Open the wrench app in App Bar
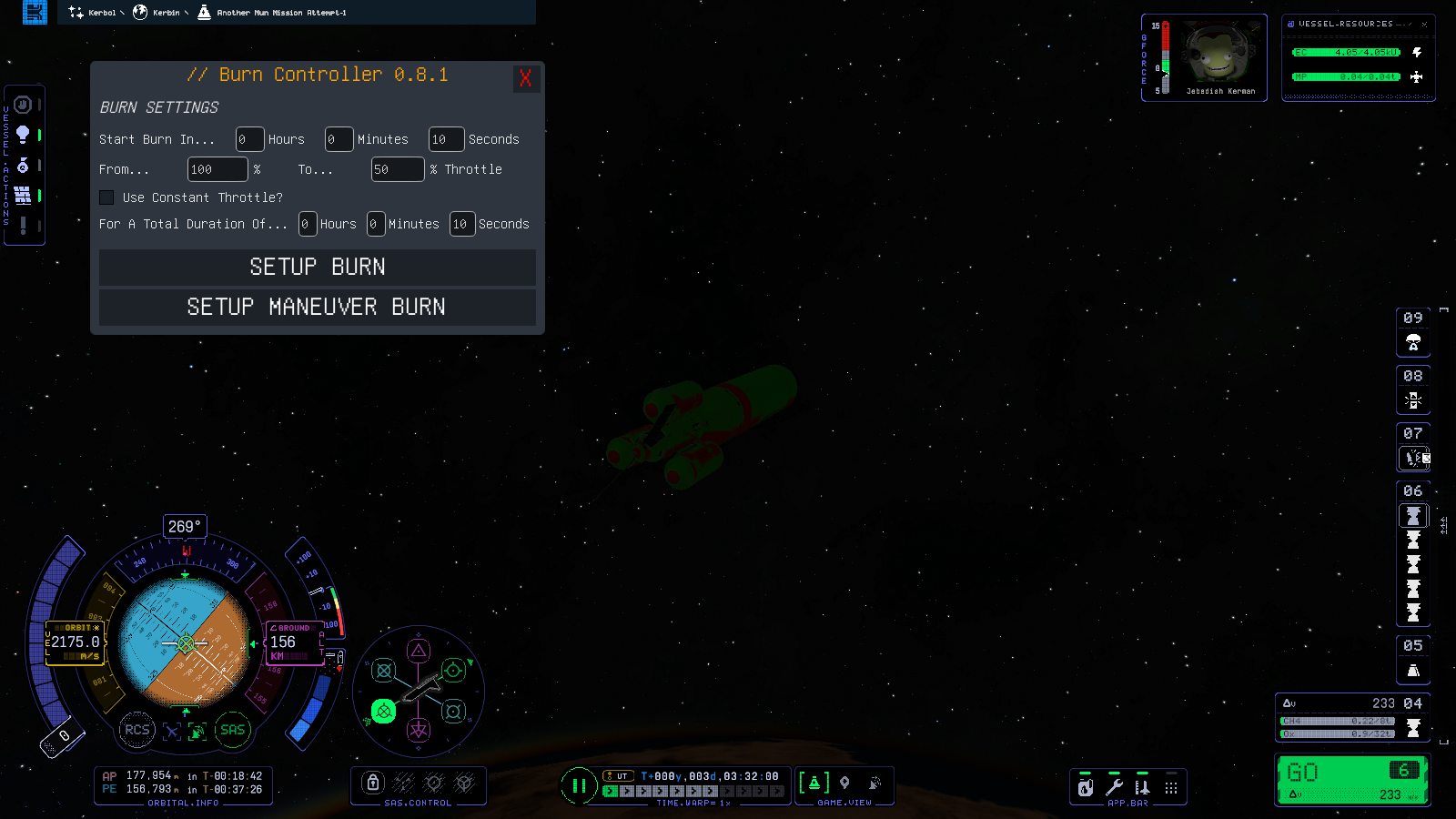1456x819 pixels. tap(1114, 787)
